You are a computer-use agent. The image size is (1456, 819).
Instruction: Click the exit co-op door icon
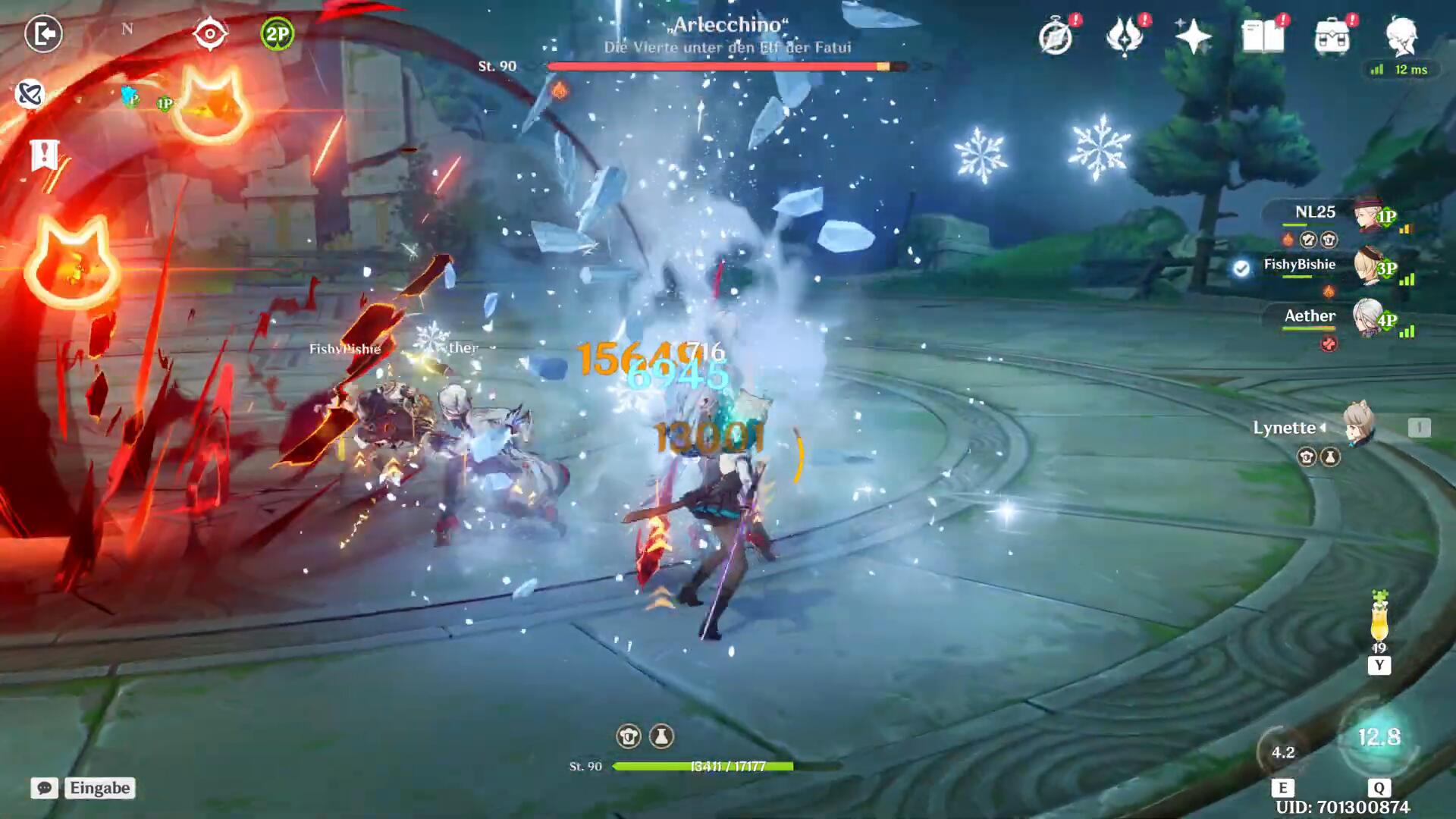click(43, 33)
